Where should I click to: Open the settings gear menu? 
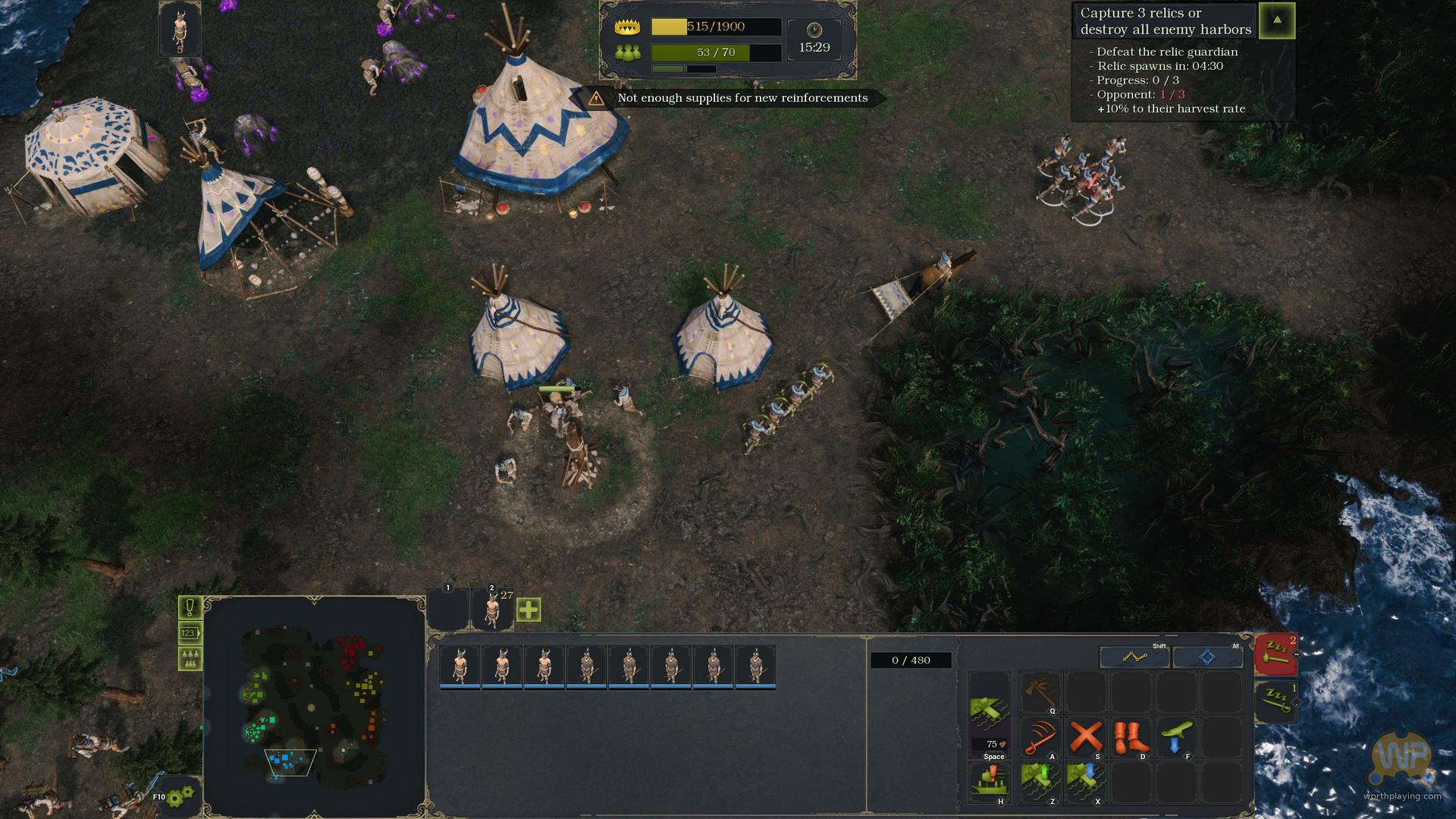pyautogui.click(x=181, y=797)
